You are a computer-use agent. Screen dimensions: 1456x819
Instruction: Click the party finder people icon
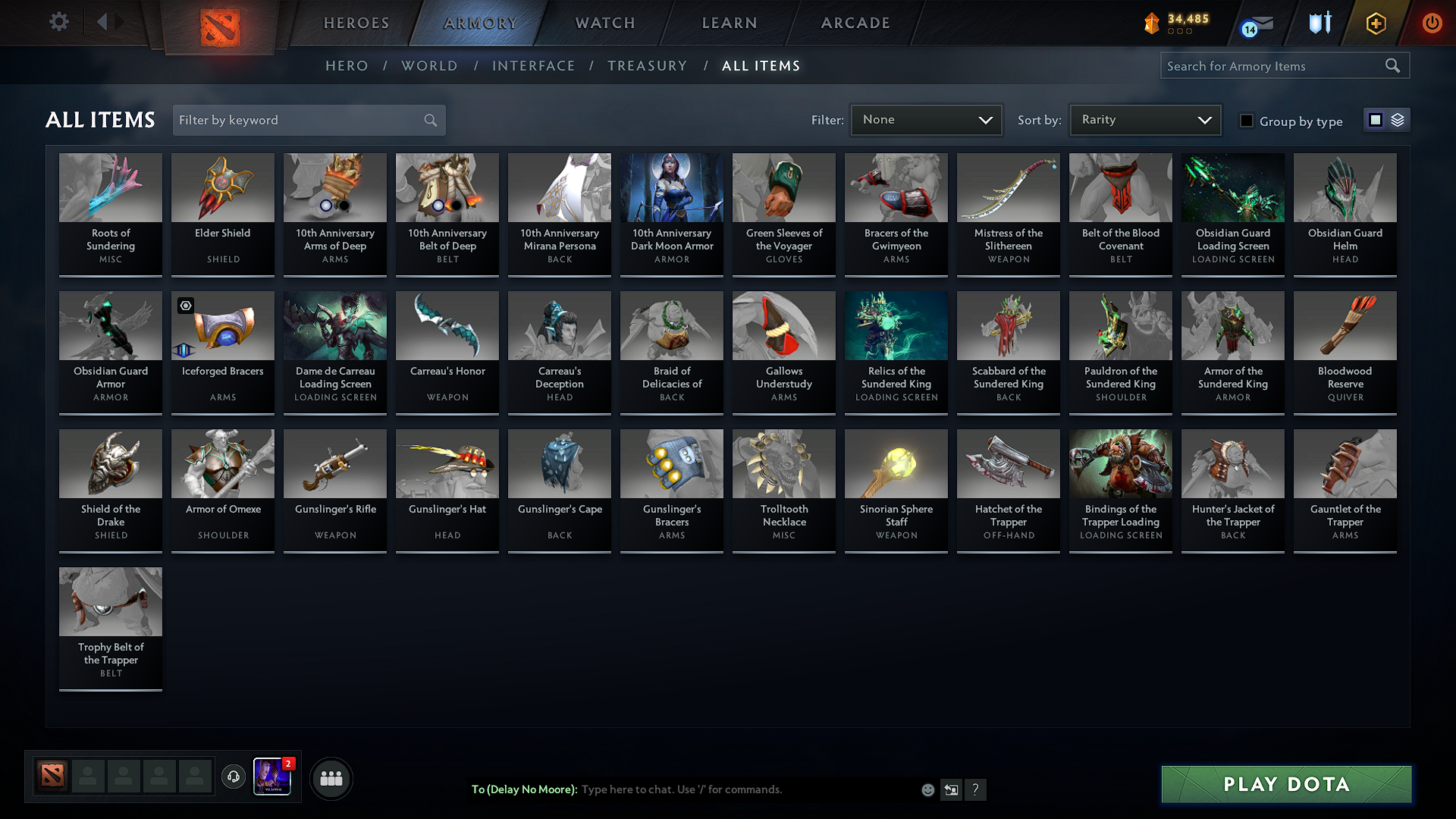tap(331, 778)
